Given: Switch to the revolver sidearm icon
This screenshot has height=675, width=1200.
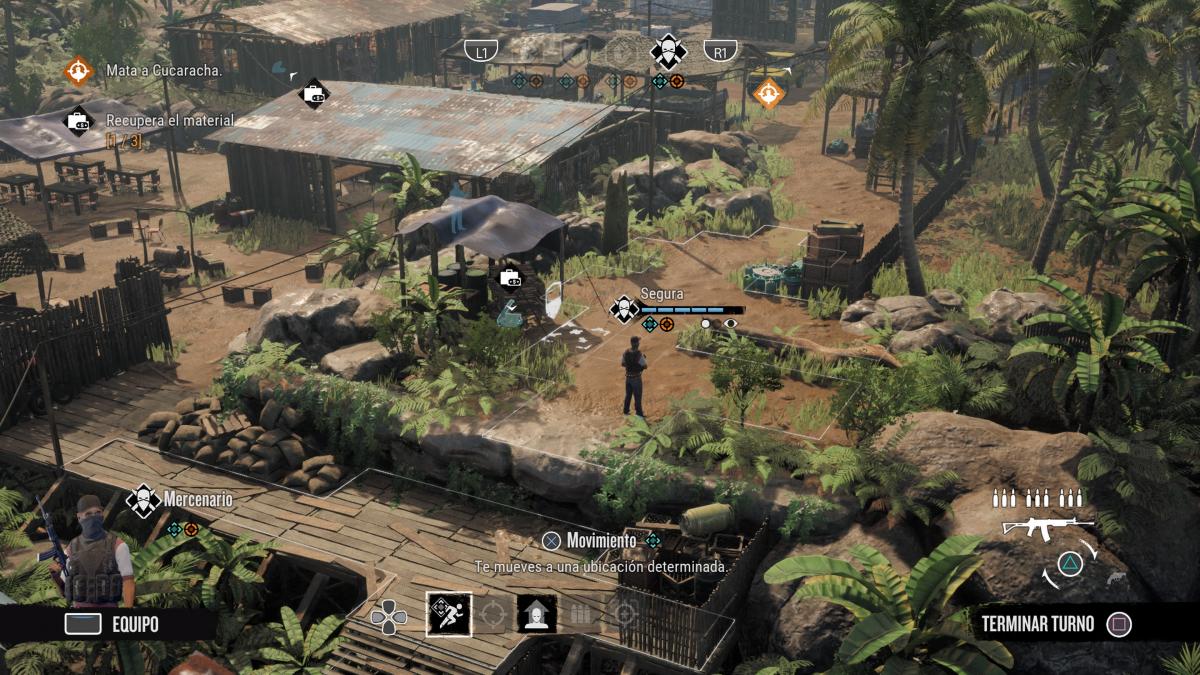Looking at the screenshot, I should click(1115, 578).
